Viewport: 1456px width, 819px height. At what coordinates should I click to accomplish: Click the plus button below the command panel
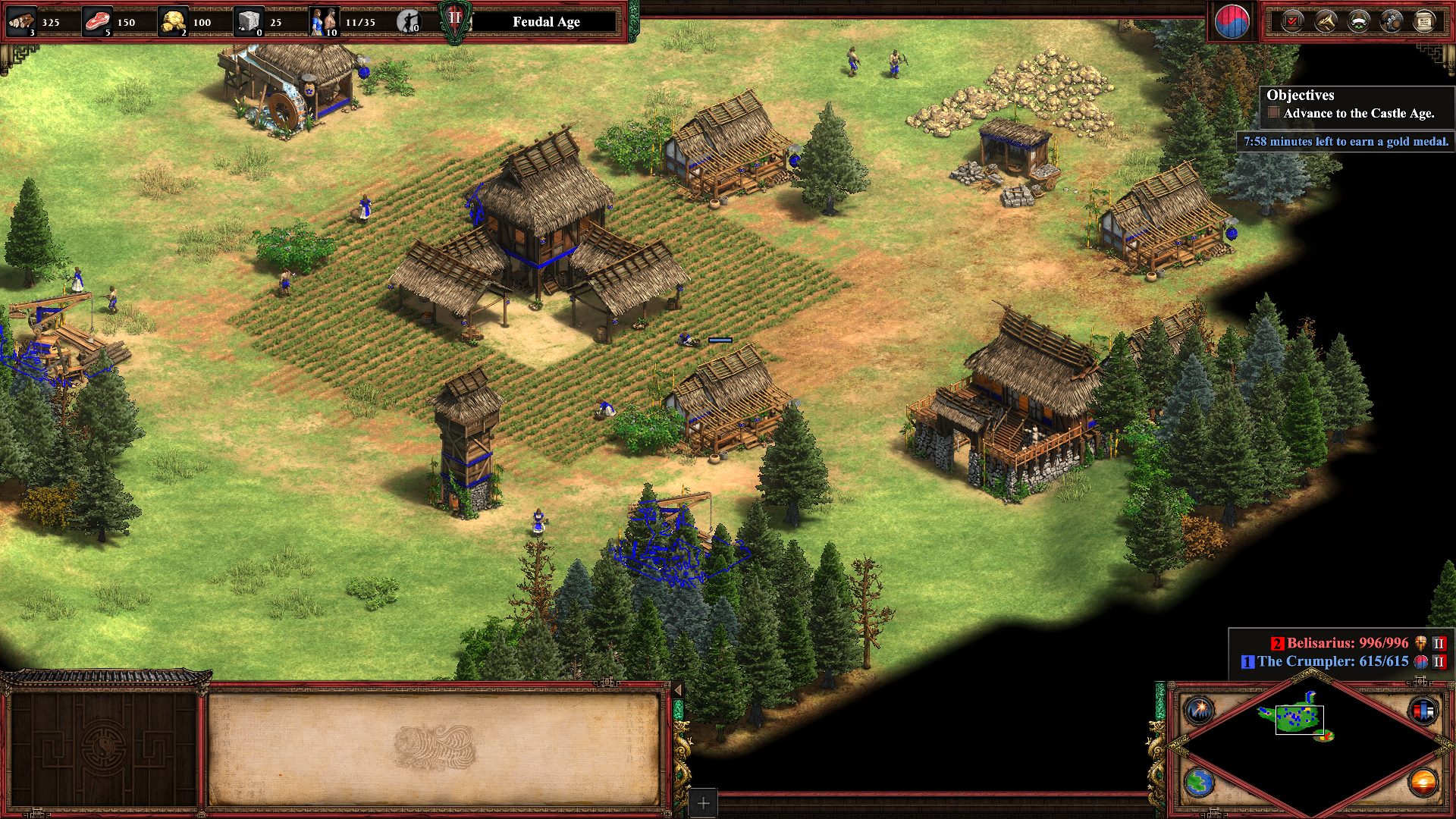703,803
